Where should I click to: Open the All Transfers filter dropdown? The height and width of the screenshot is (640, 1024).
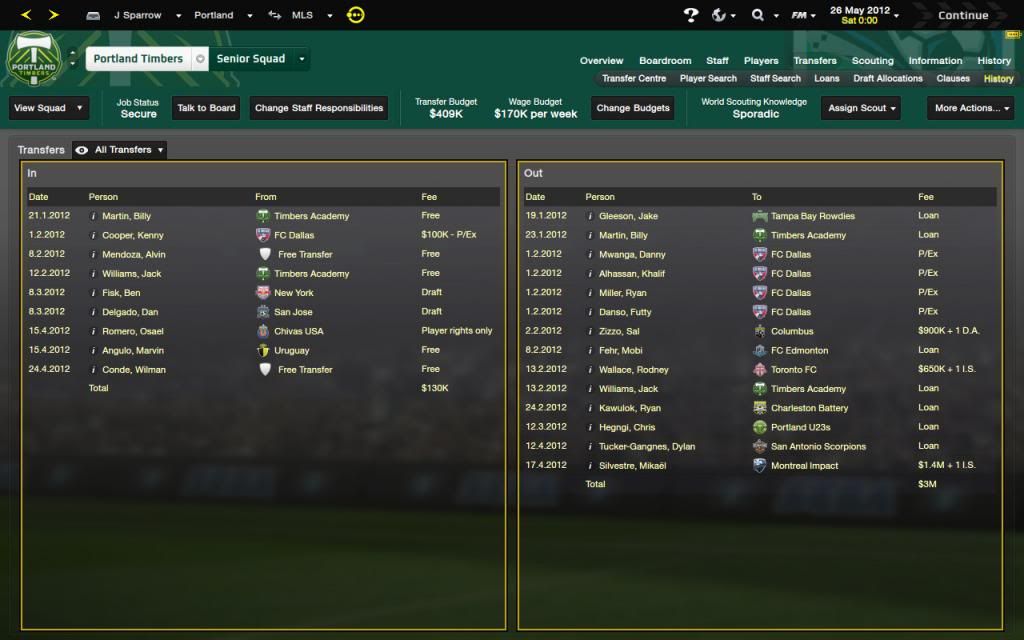122,150
